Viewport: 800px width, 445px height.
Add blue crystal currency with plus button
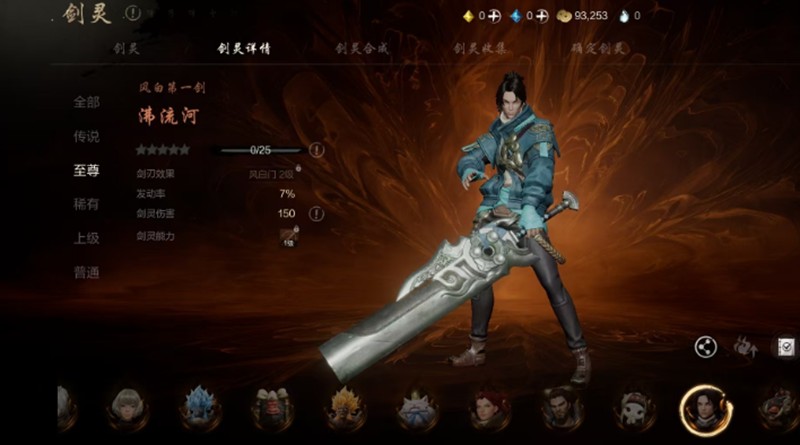(x=543, y=16)
